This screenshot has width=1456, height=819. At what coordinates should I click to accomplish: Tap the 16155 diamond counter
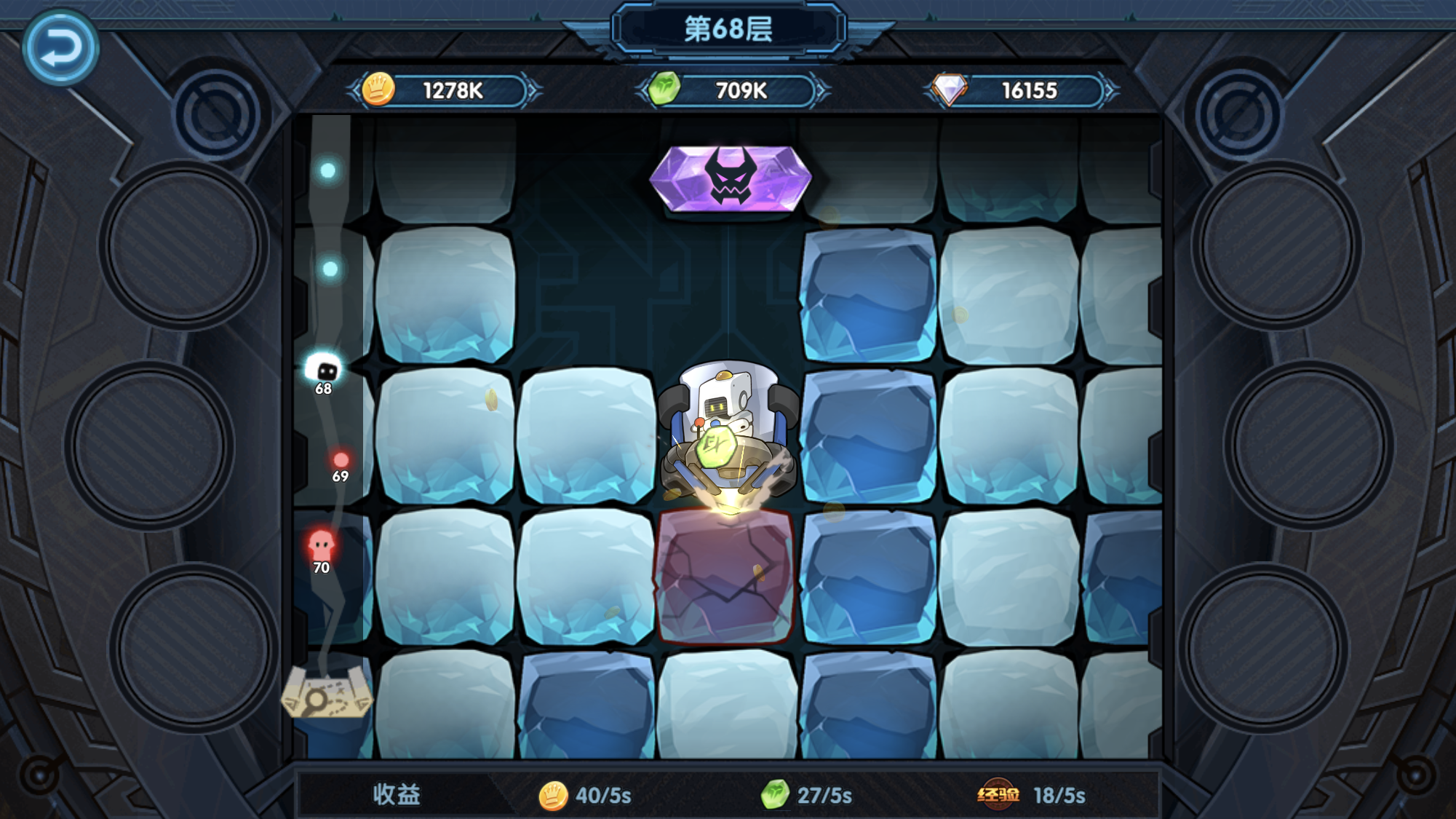point(1029,88)
